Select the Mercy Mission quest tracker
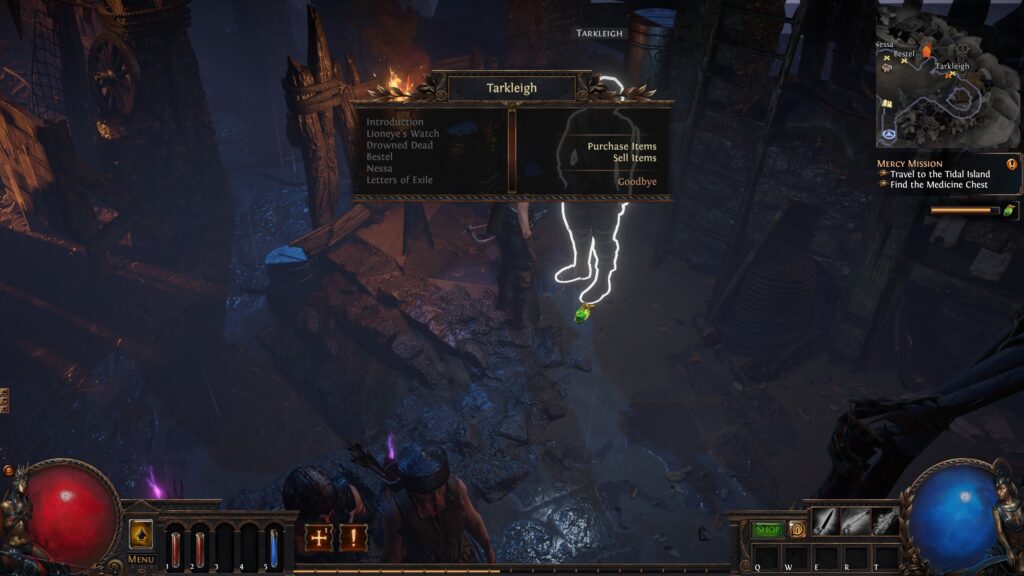This screenshot has height=576, width=1024. tap(909, 163)
